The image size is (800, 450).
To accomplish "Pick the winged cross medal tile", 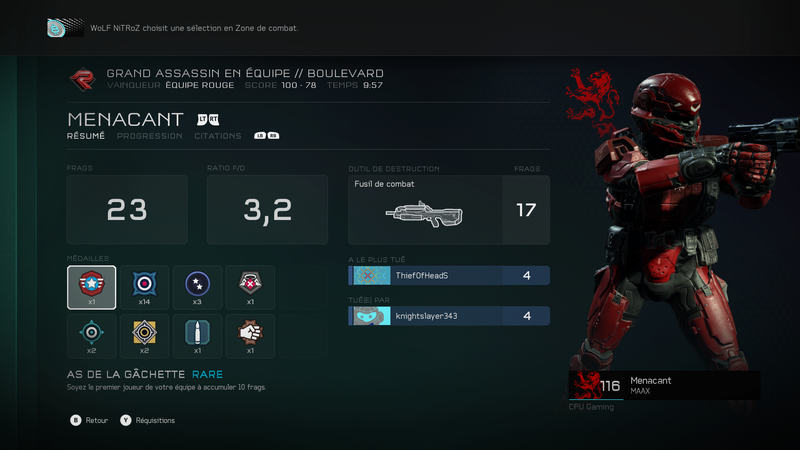I will [250, 288].
